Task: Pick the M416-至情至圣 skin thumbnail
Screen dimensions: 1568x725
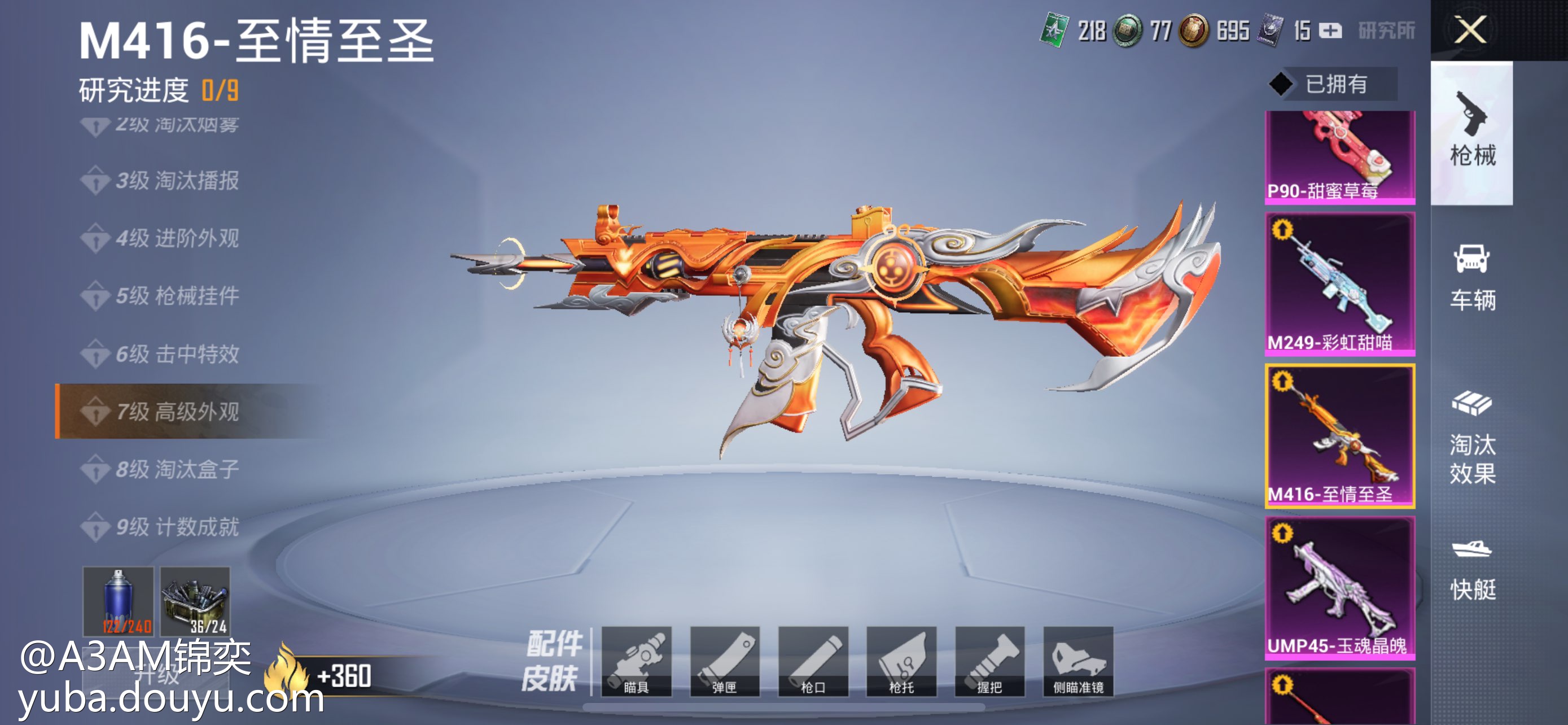Action: click(1340, 436)
